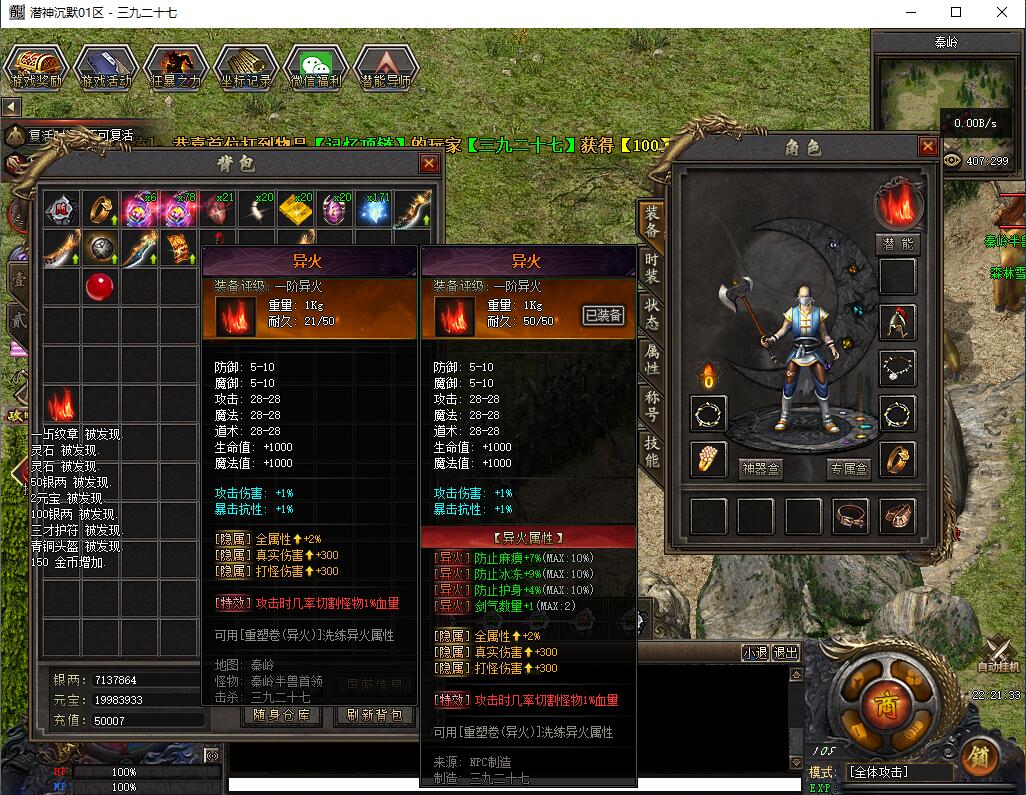Click the 刷新背包 refresh bag button

375,715
